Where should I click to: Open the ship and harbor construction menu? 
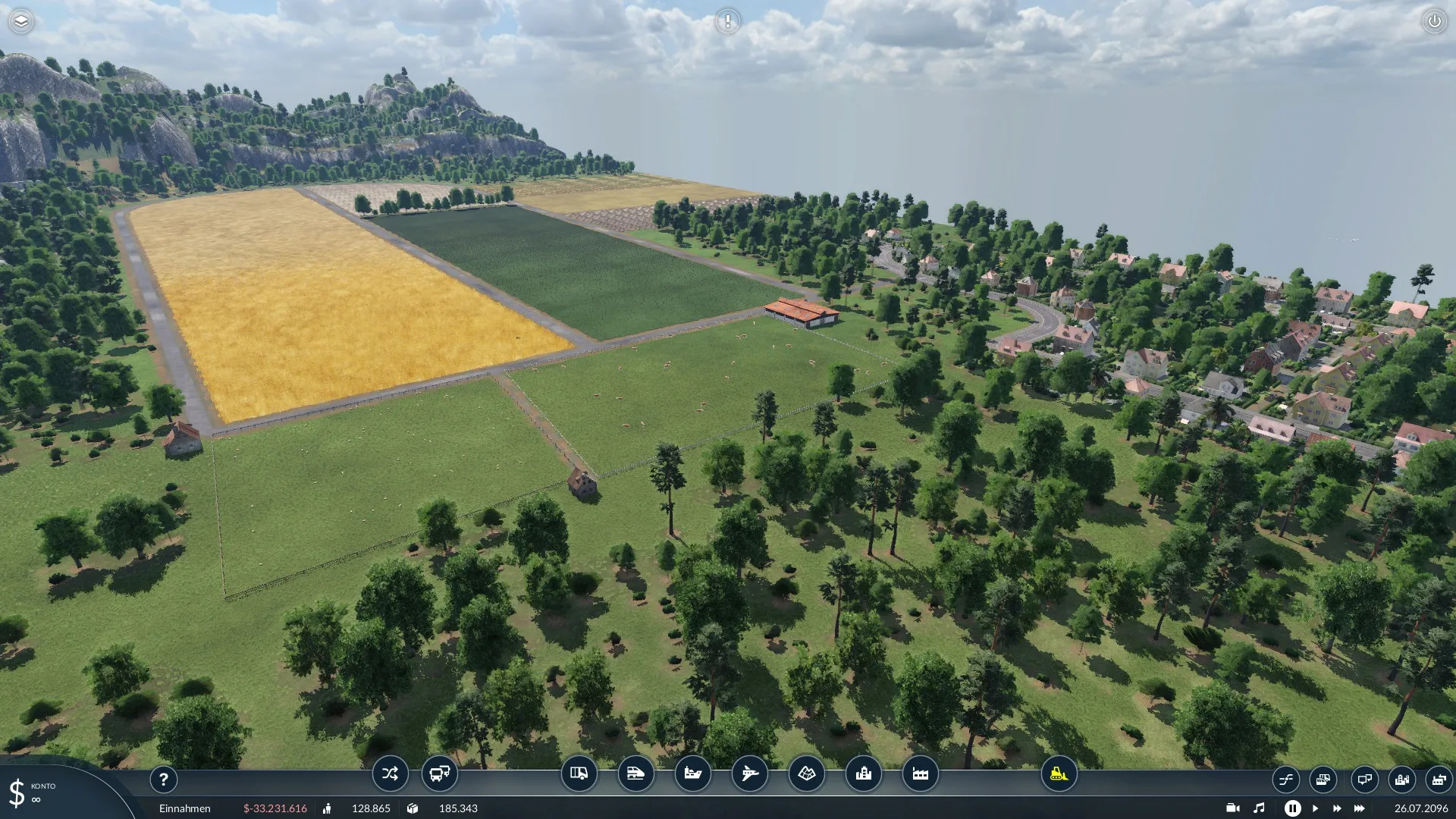click(x=692, y=773)
